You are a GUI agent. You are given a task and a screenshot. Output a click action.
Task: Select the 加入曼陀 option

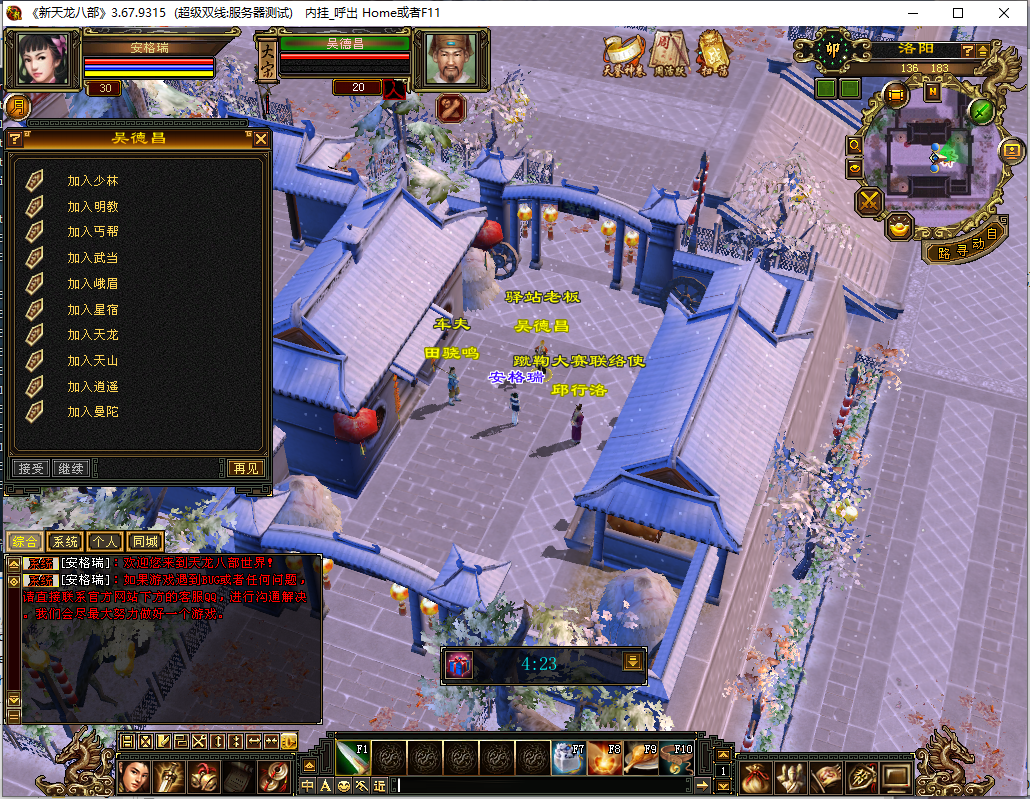pyautogui.click(x=92, y=412)
